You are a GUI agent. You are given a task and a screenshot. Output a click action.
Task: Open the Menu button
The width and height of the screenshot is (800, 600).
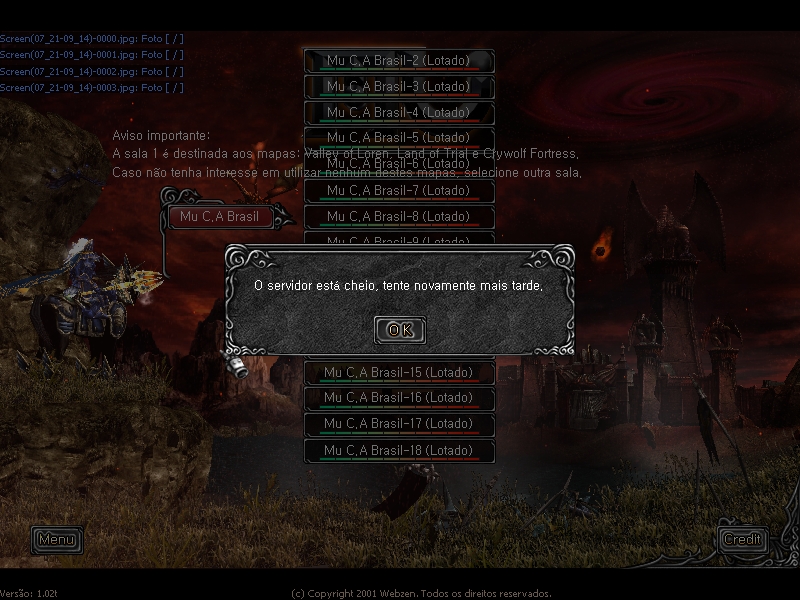point(56,540)
